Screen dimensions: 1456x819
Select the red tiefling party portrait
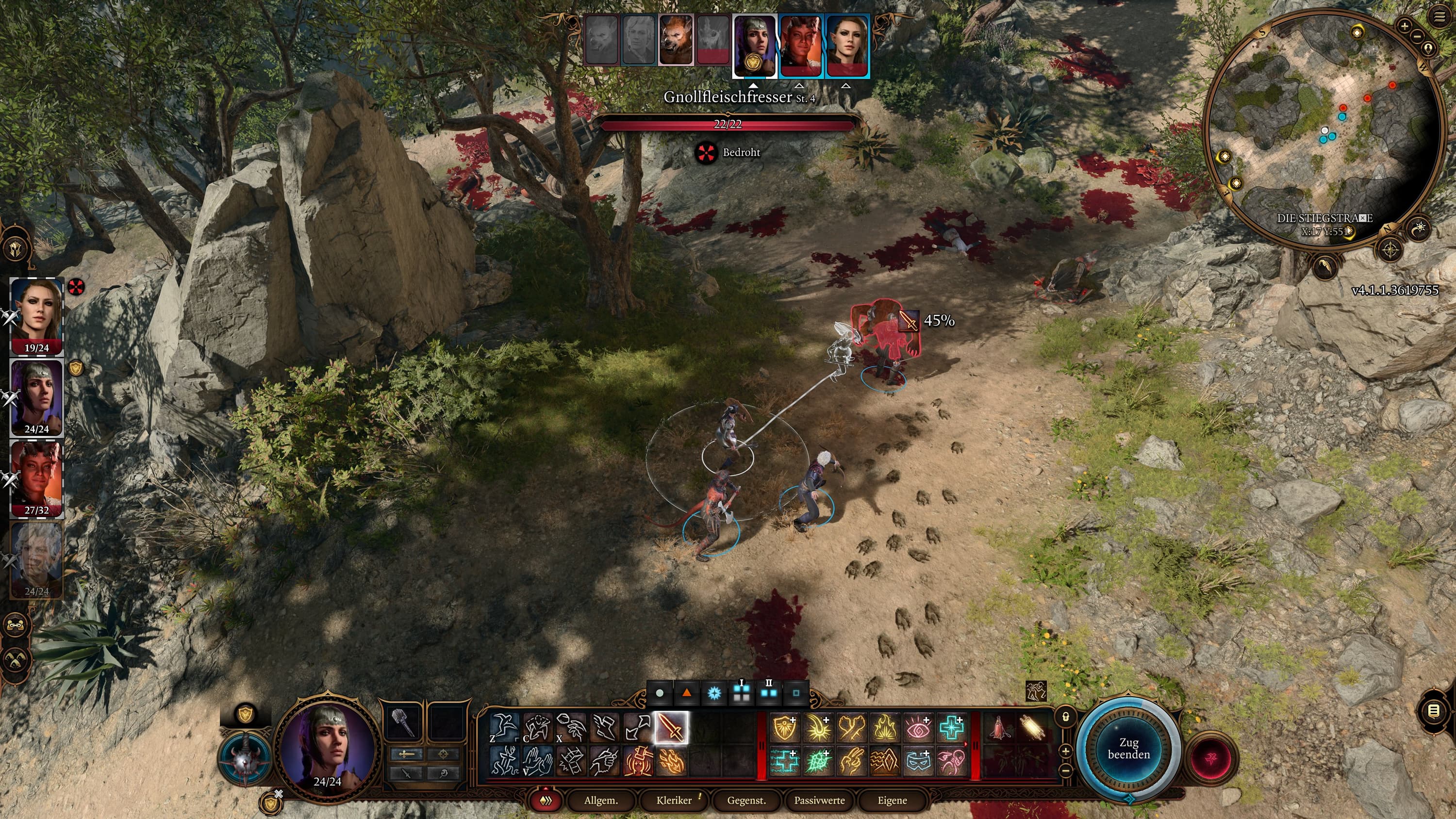pos(37,479)
